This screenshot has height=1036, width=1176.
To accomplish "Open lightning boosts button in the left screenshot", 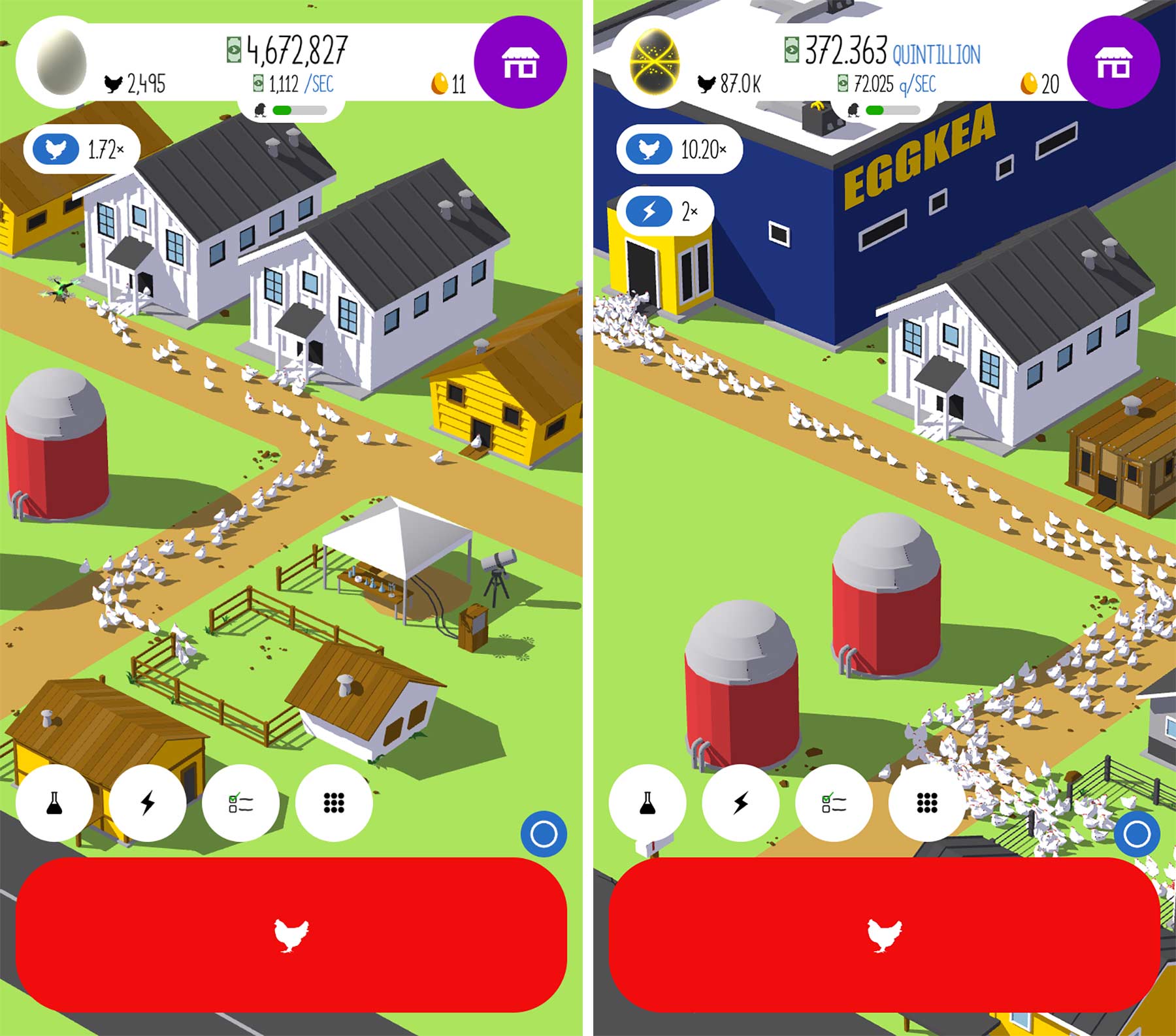I will click(148, 803).
